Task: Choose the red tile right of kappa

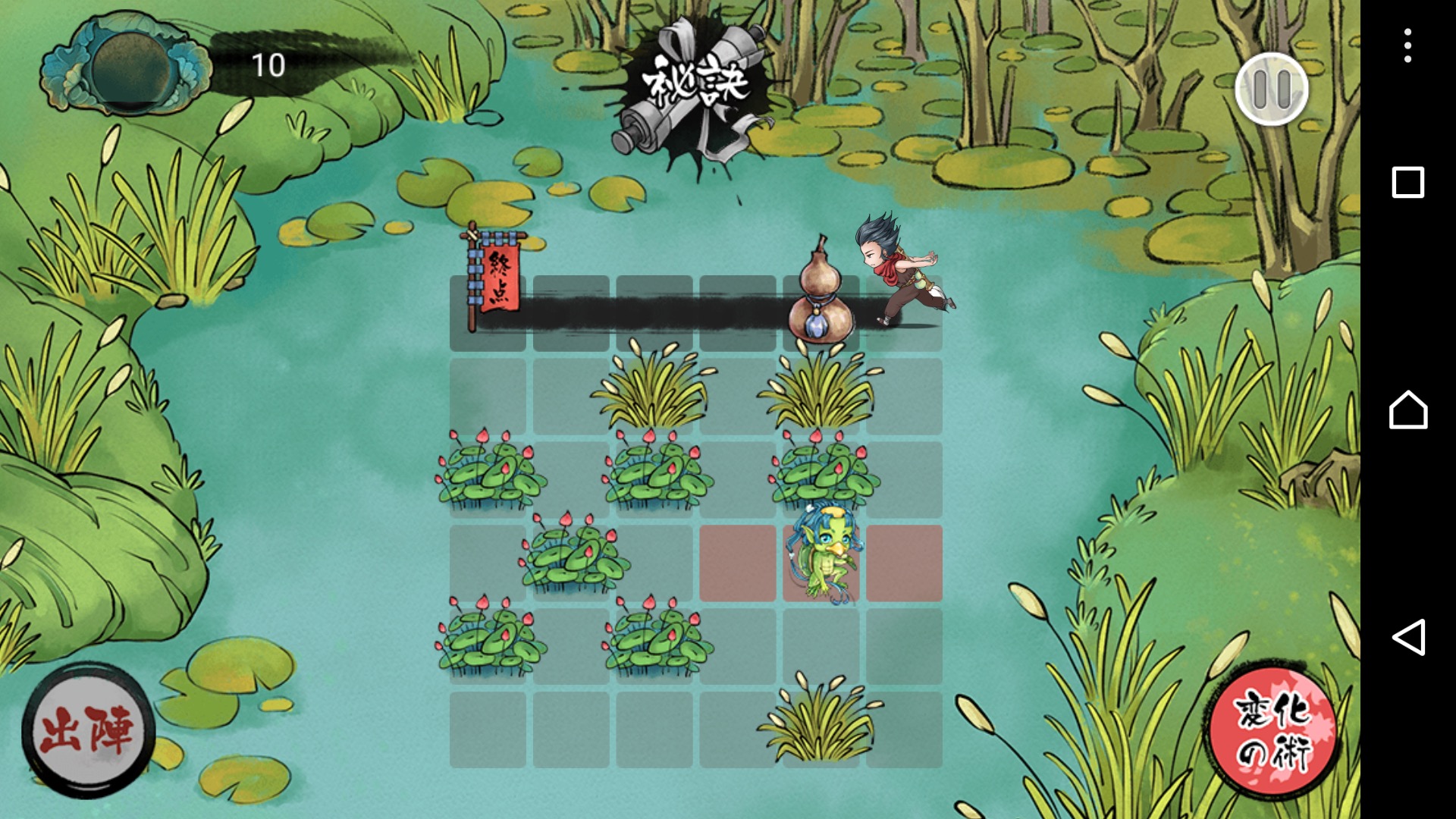Action: click(904, 563)
